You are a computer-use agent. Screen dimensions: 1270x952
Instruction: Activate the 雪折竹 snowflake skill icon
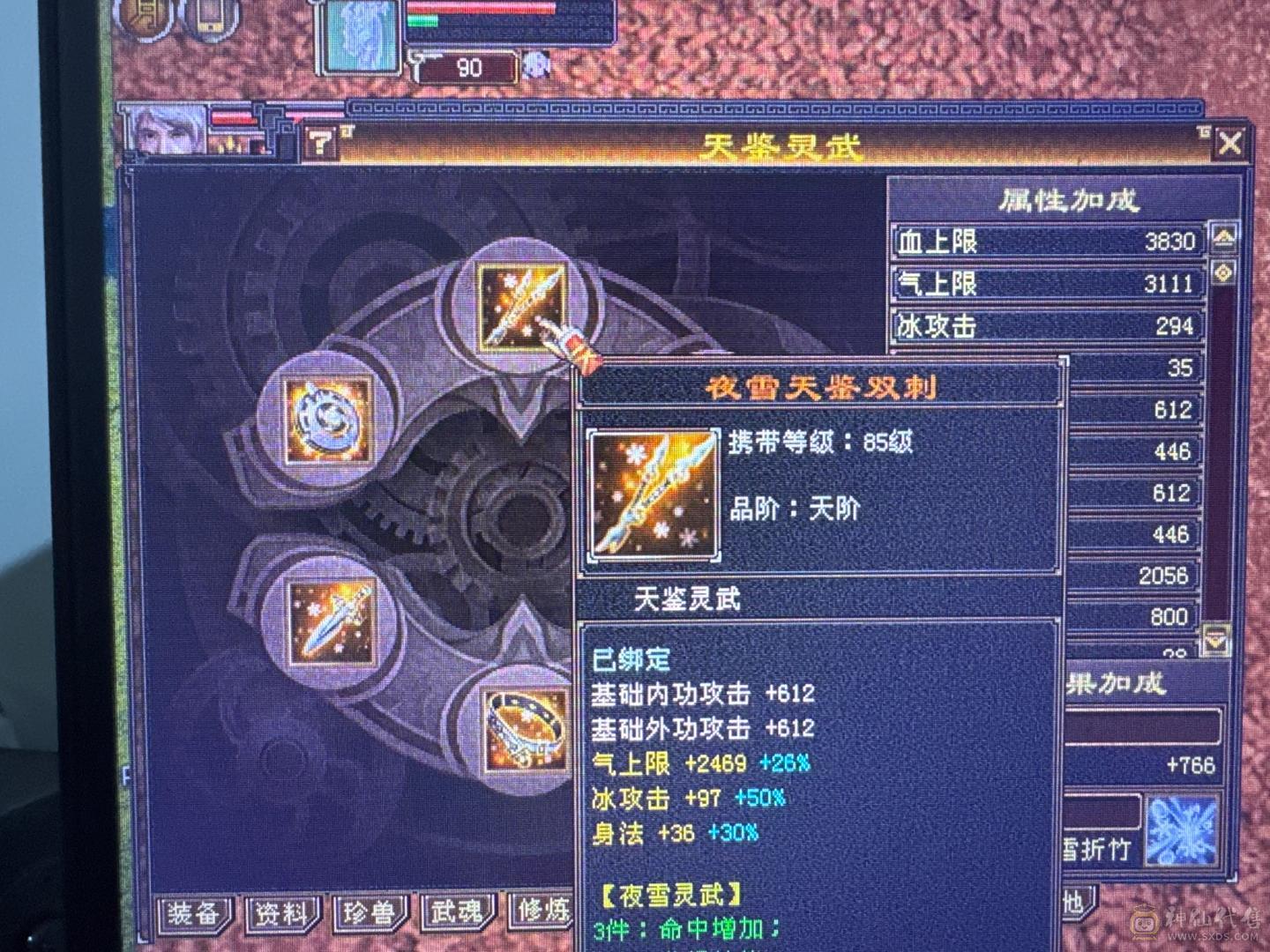(1184, 829)
